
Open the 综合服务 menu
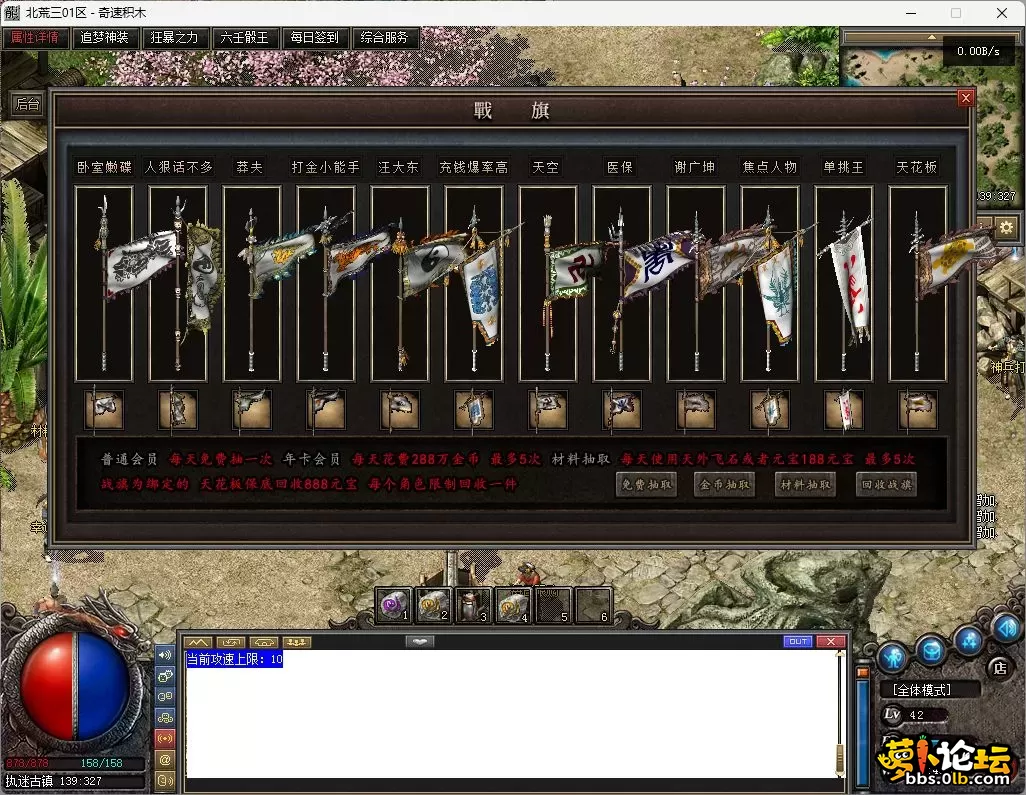pyautogui.click(x=385, y=38)
